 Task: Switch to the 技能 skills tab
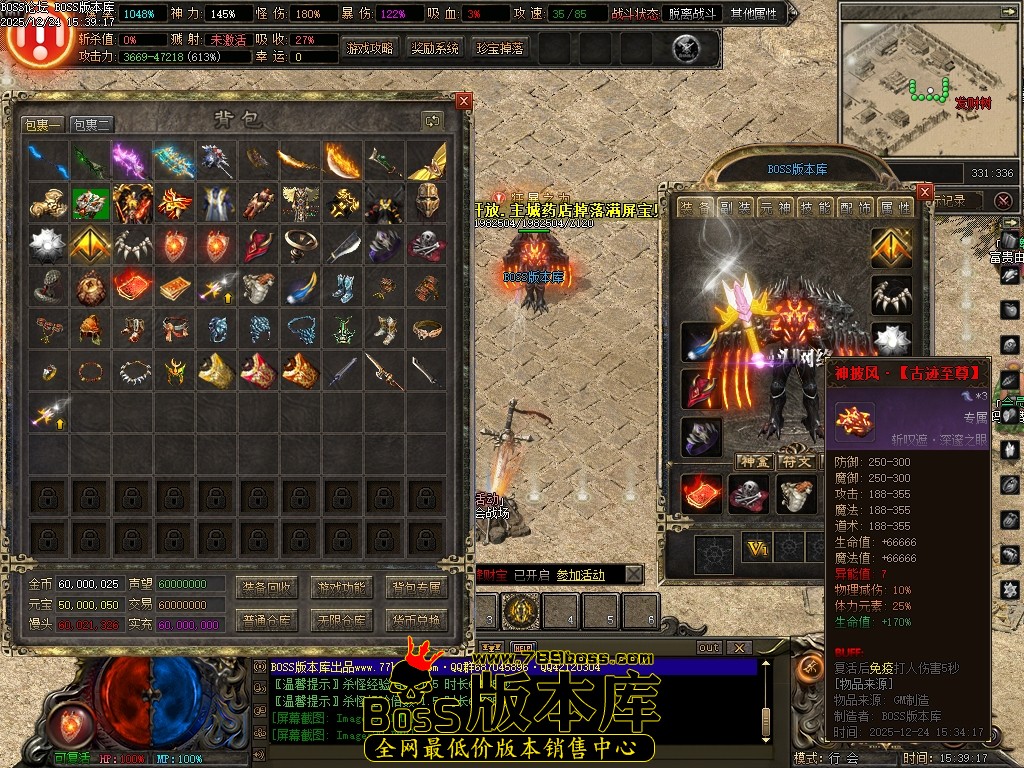(816, 207)
